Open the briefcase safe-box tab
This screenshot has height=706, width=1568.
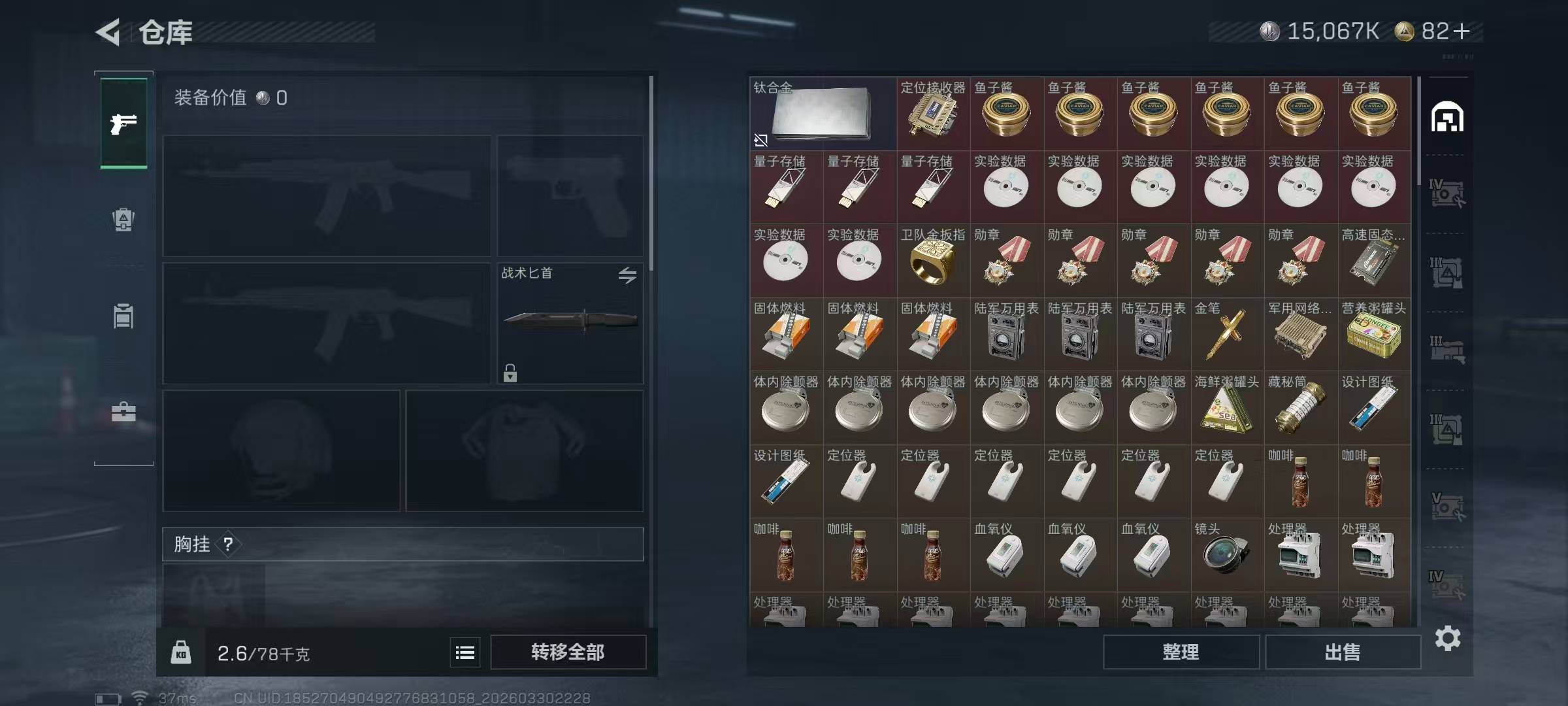(123, 412)
